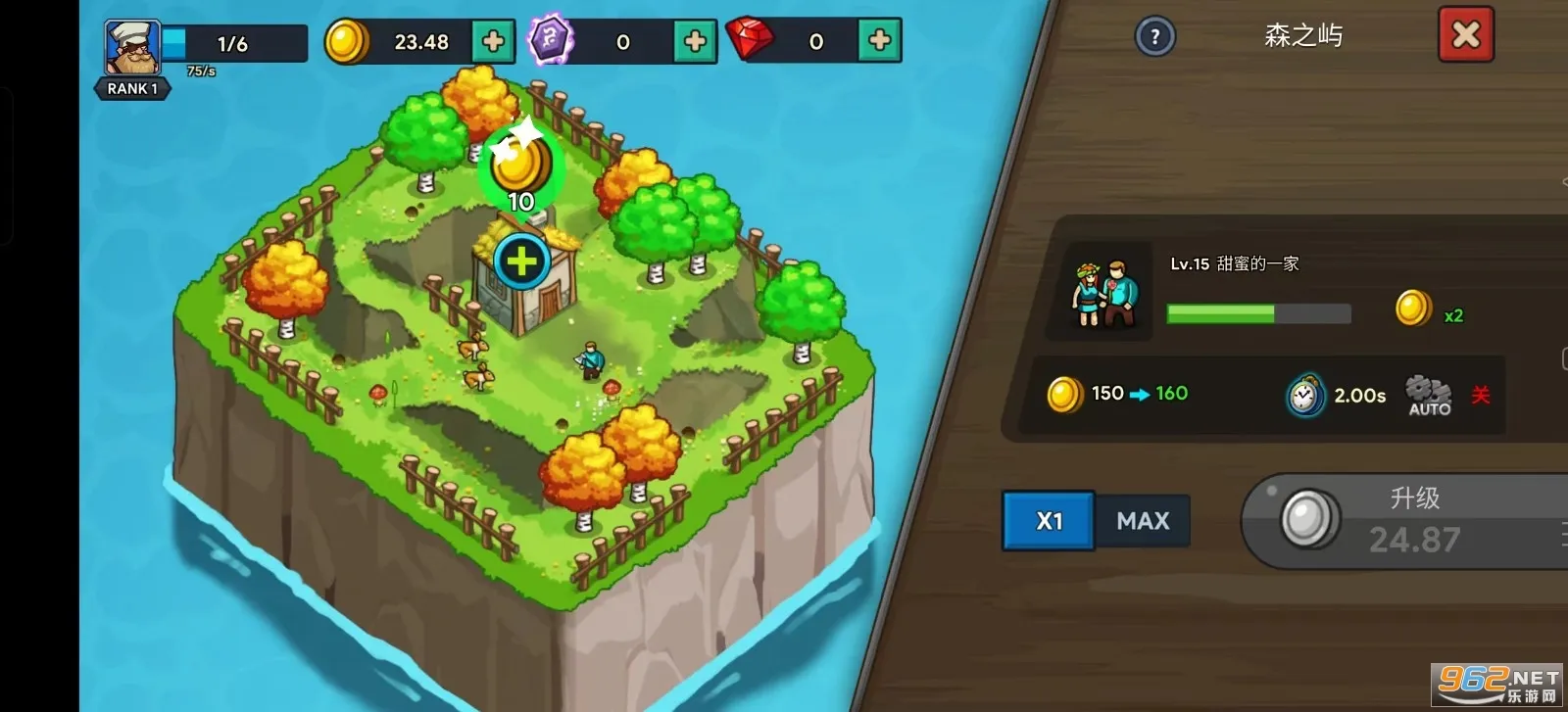Close the 森之屿 panel

pos(1465,35)
